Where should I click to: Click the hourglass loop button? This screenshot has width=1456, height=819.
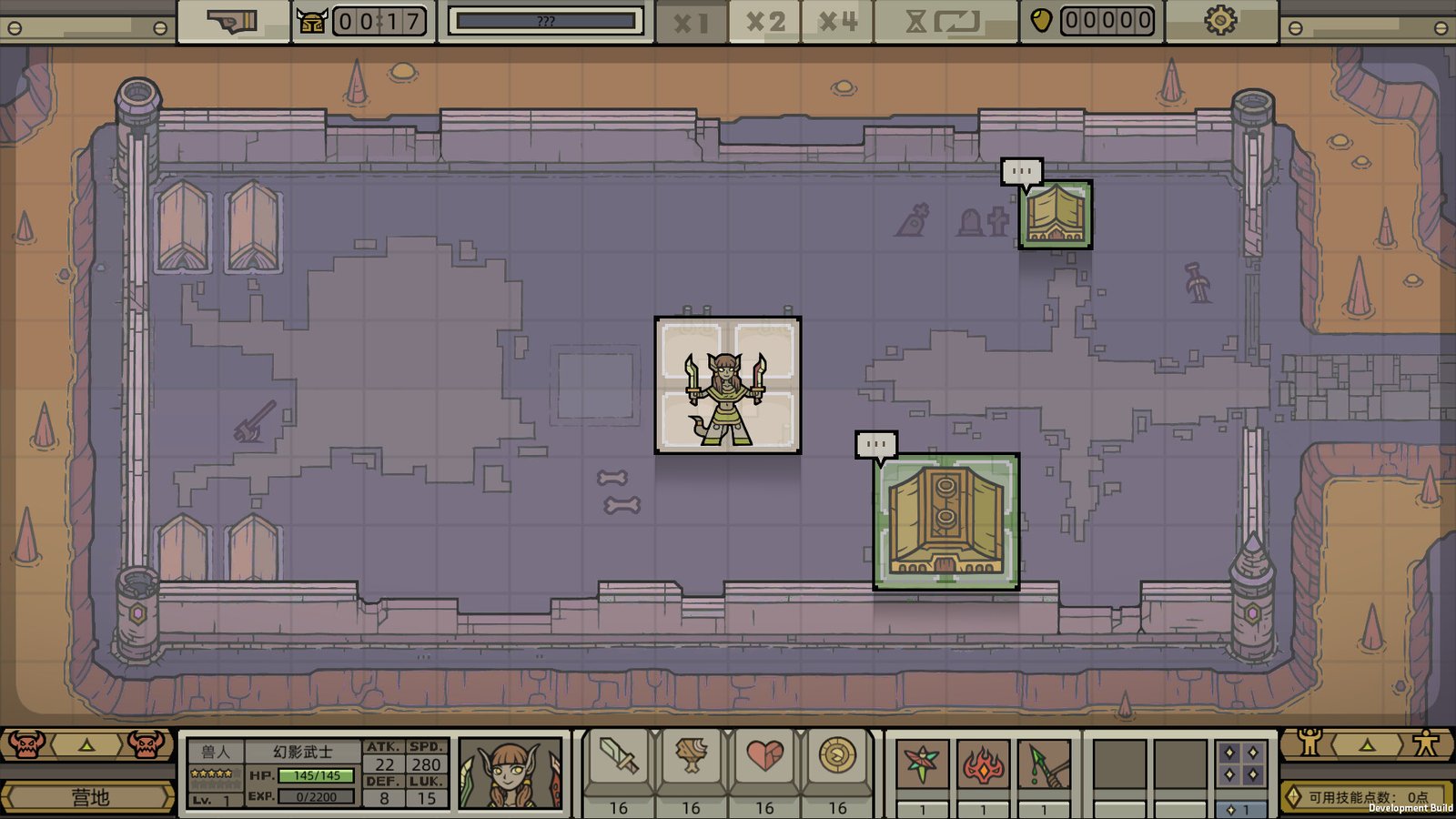click(x=944, y=22)
